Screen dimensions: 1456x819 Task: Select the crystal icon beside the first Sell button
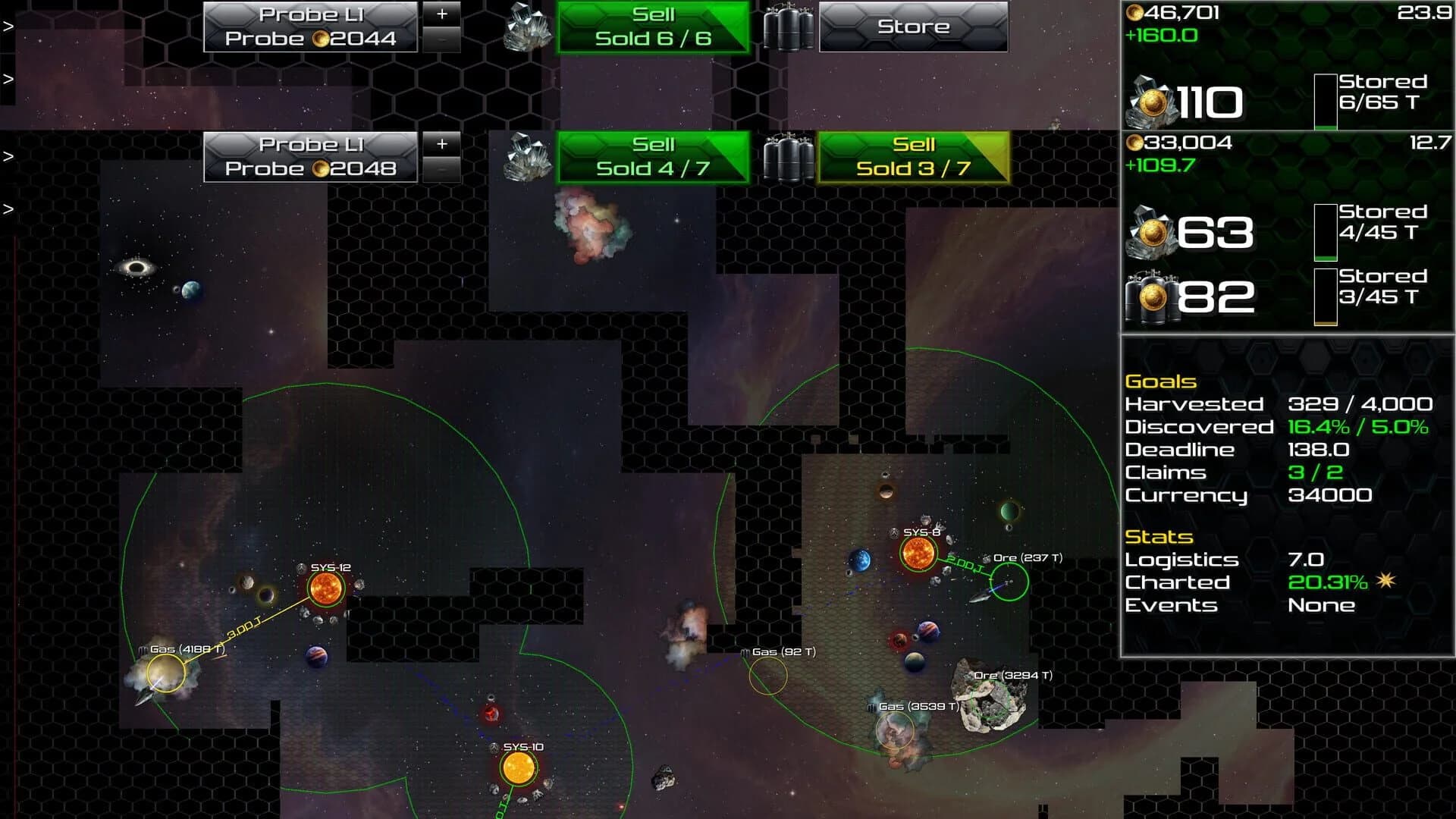(x=526, y=29)
